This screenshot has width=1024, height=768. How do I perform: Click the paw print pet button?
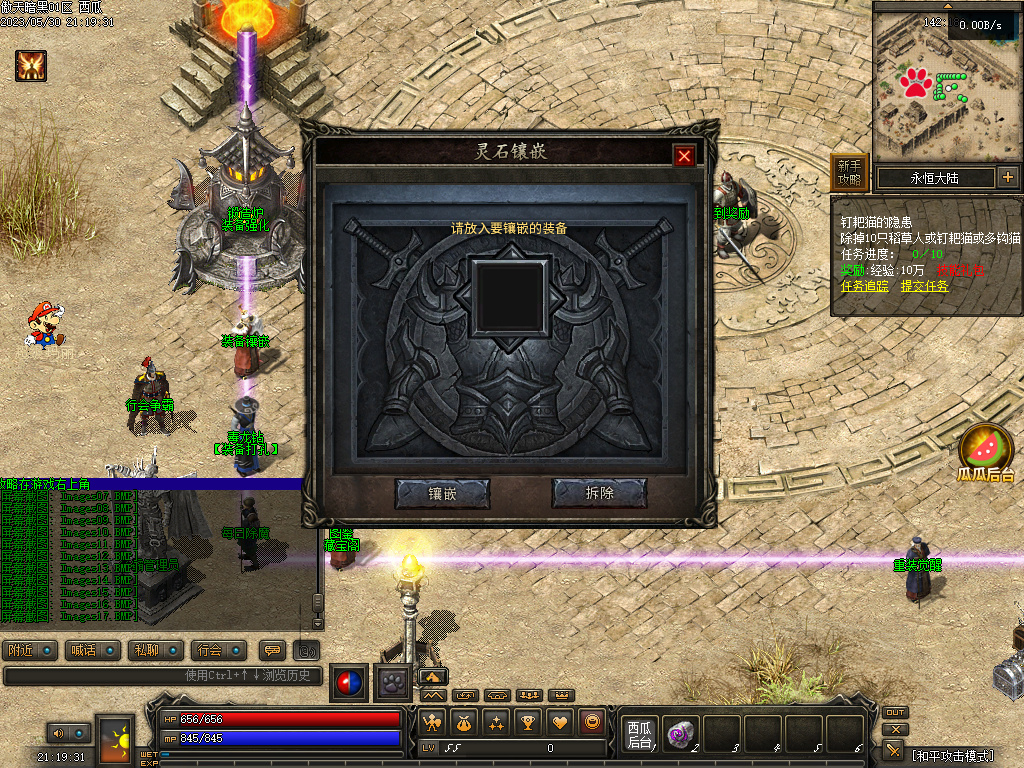click(391, 683)
